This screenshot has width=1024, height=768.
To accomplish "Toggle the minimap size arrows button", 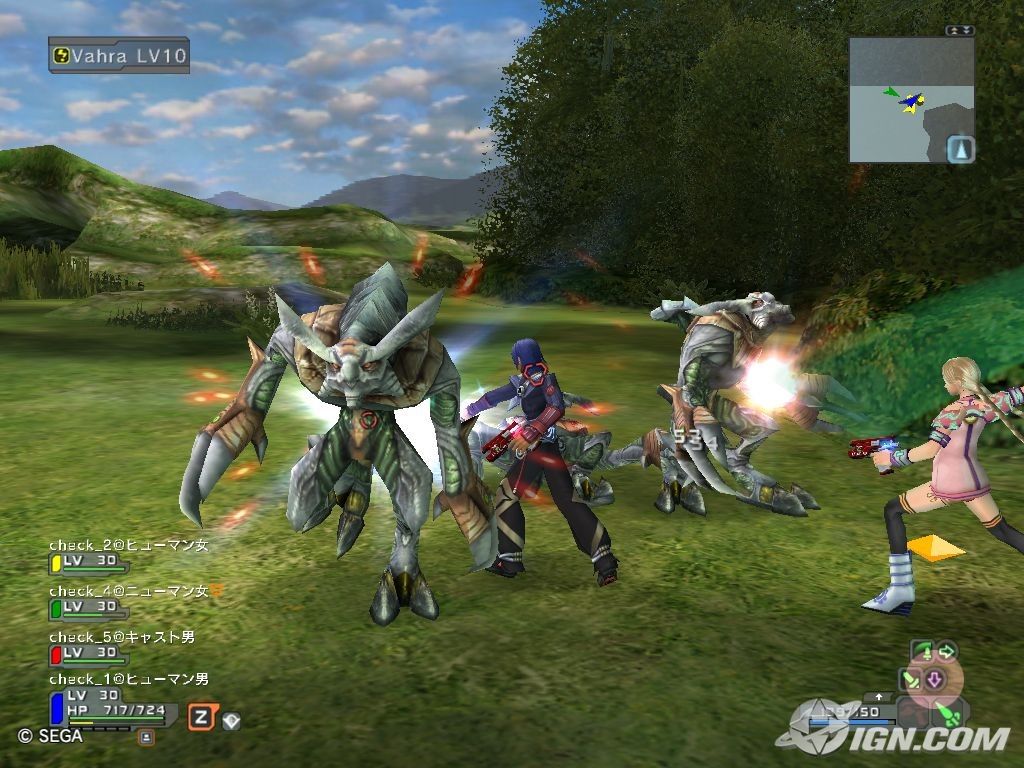I will point(960,31).
